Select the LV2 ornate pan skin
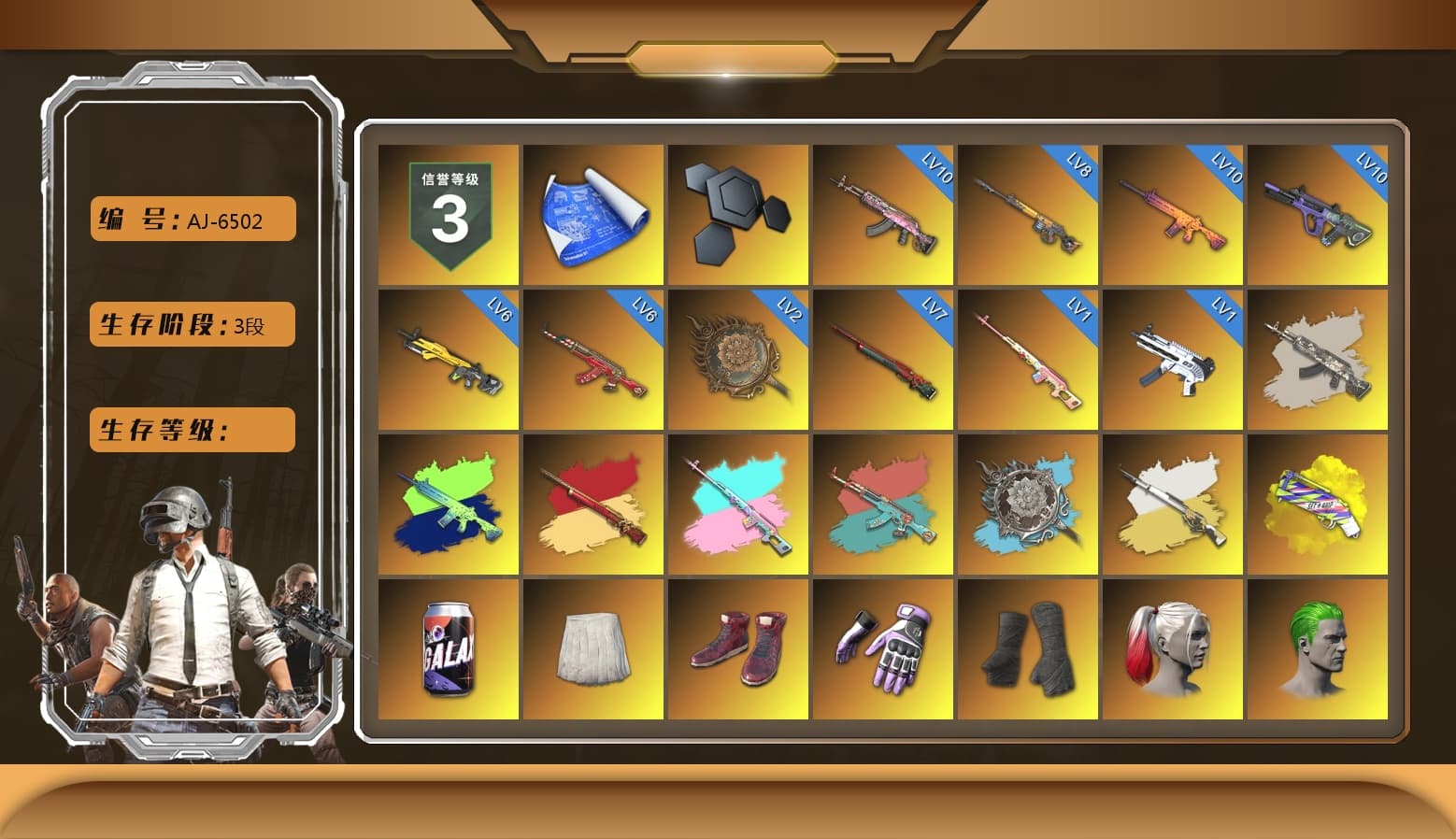 click(737, 360)
